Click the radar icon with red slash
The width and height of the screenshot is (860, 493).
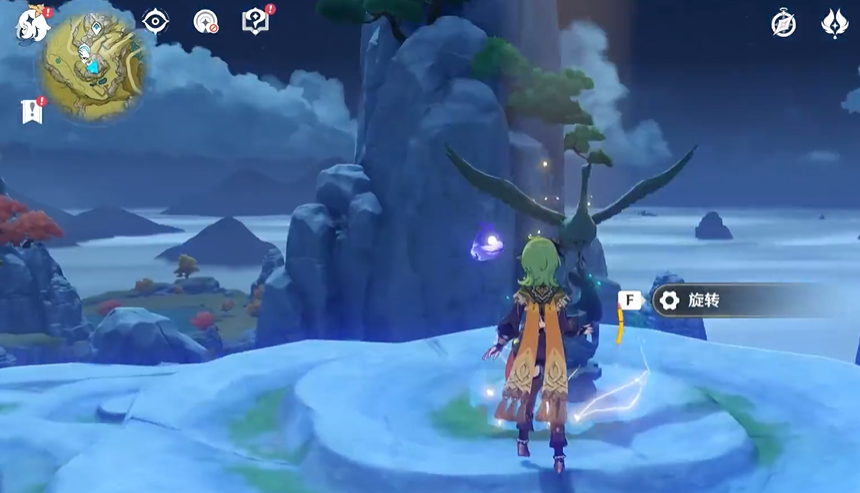point(206,21)
